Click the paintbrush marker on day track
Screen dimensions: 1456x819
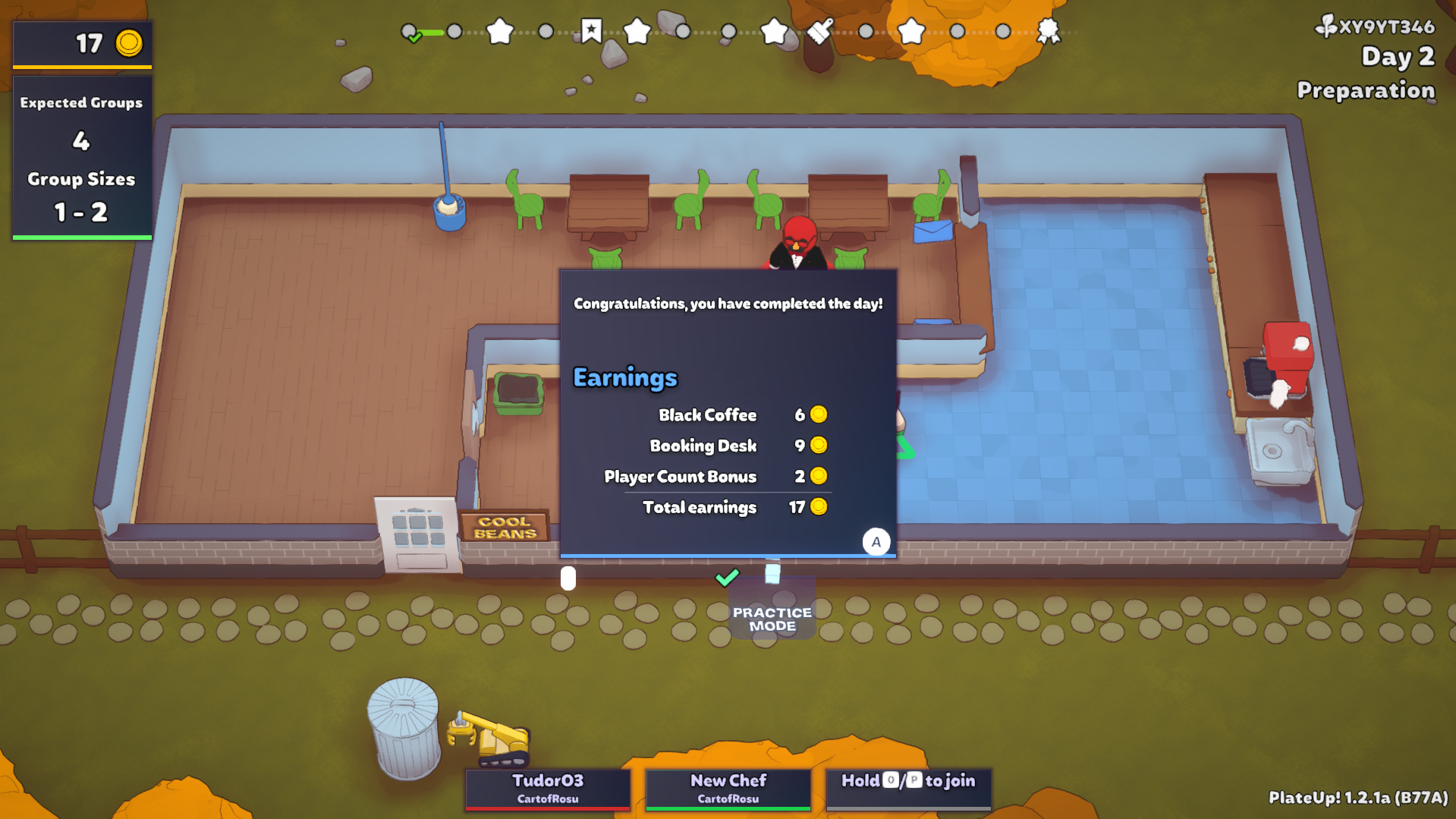819,31
